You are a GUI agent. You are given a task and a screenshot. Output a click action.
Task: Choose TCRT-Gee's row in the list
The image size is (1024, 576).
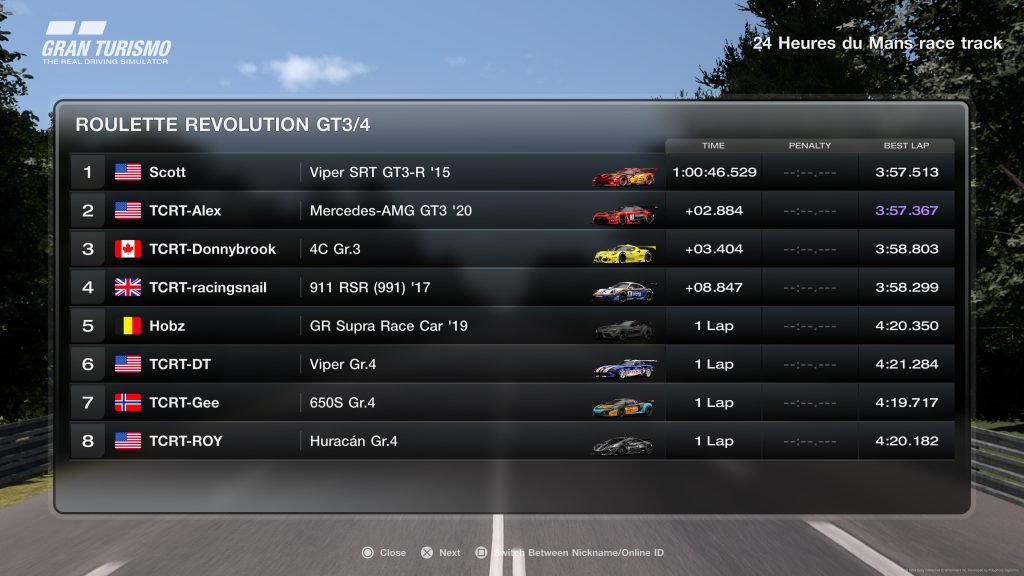[511, 403]
